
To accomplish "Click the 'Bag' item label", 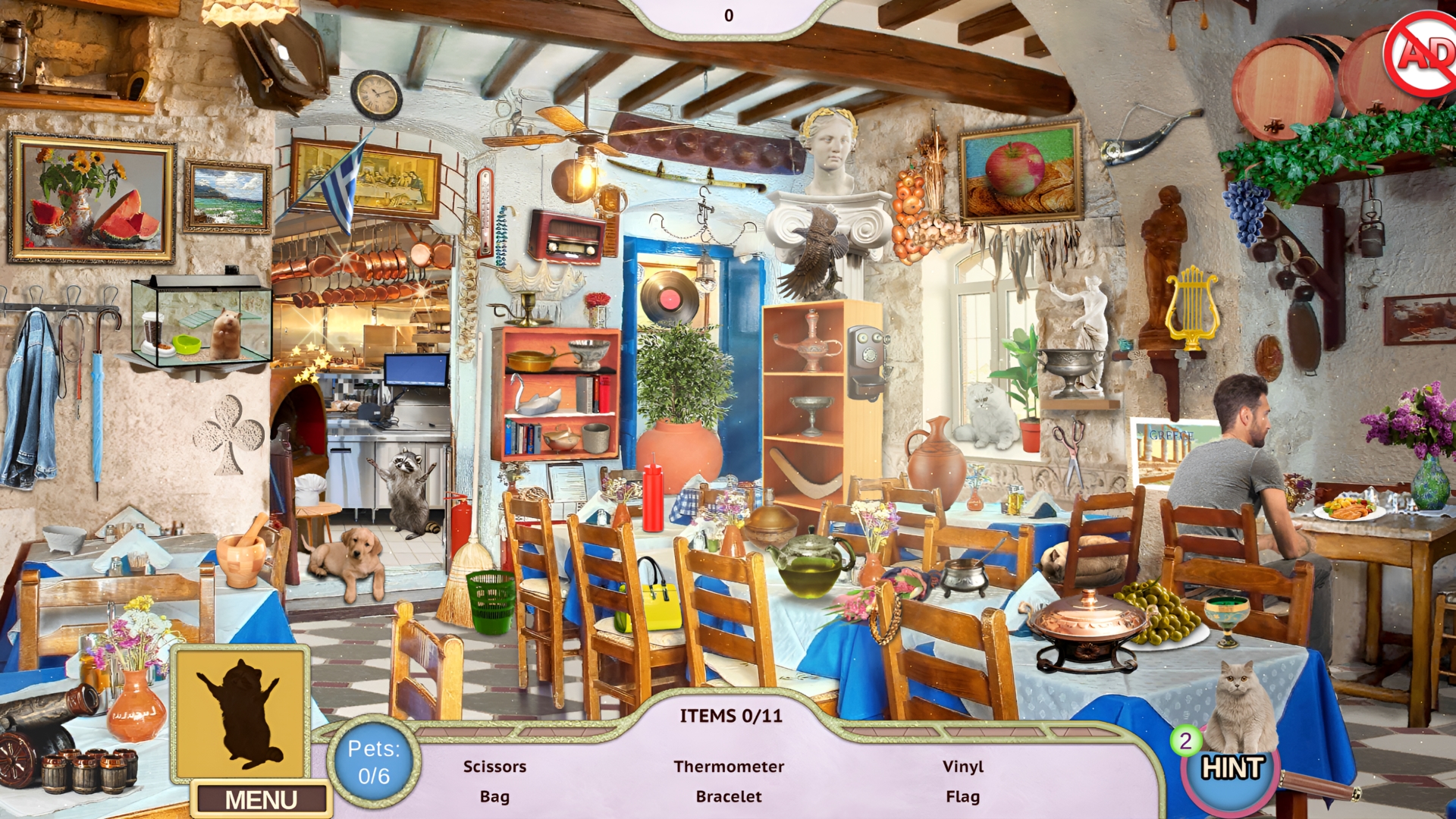I will 494,797.
